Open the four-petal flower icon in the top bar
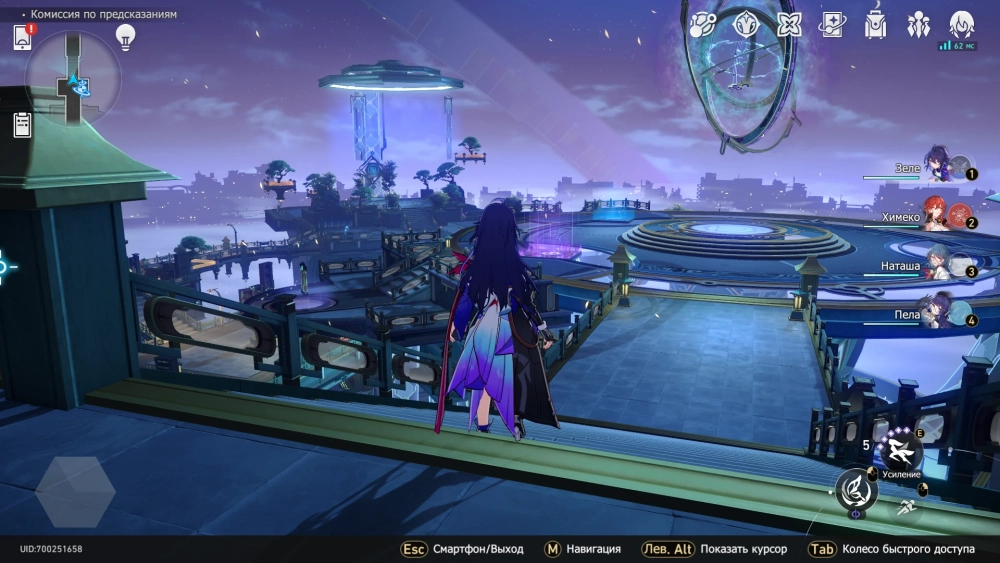This screenshot has width=1000, height=563. (790, 24)
